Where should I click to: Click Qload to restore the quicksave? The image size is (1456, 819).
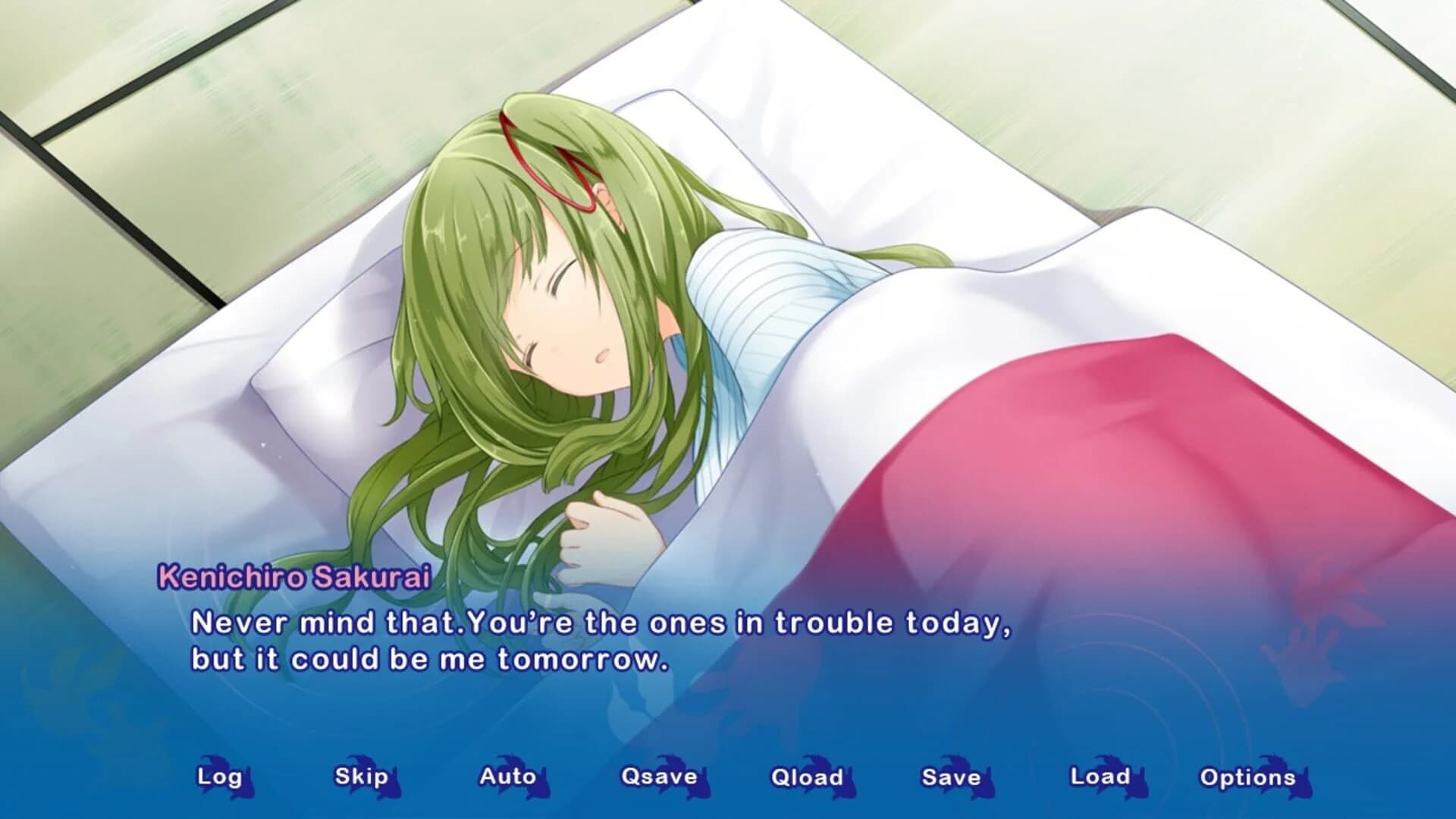[x=805, y=777]
